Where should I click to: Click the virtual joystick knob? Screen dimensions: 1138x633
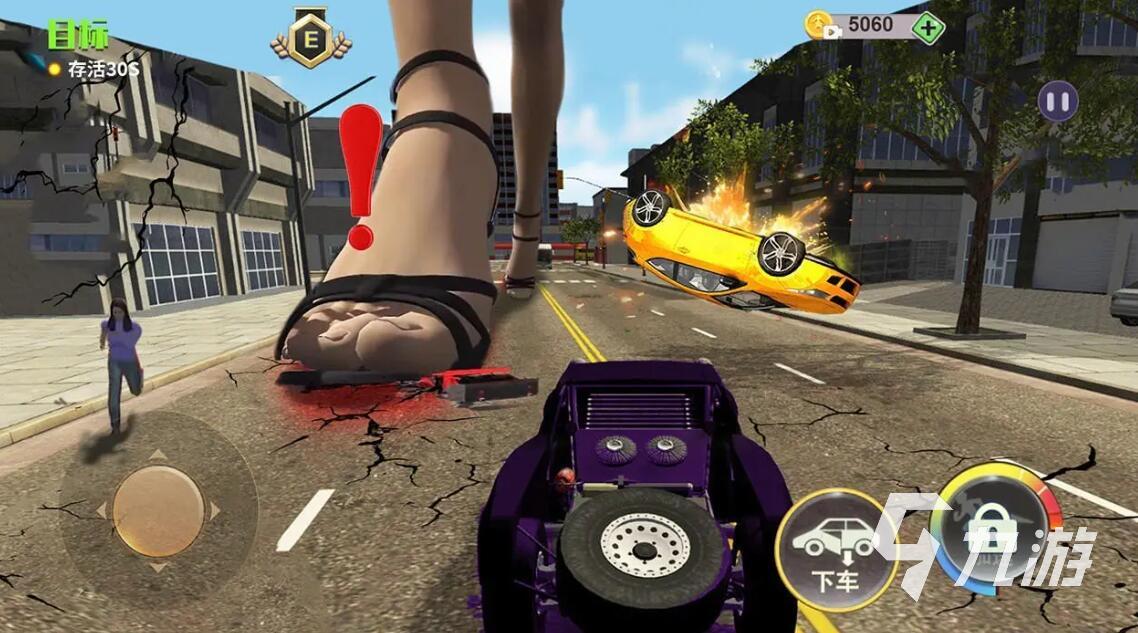[x=158, y=511]
